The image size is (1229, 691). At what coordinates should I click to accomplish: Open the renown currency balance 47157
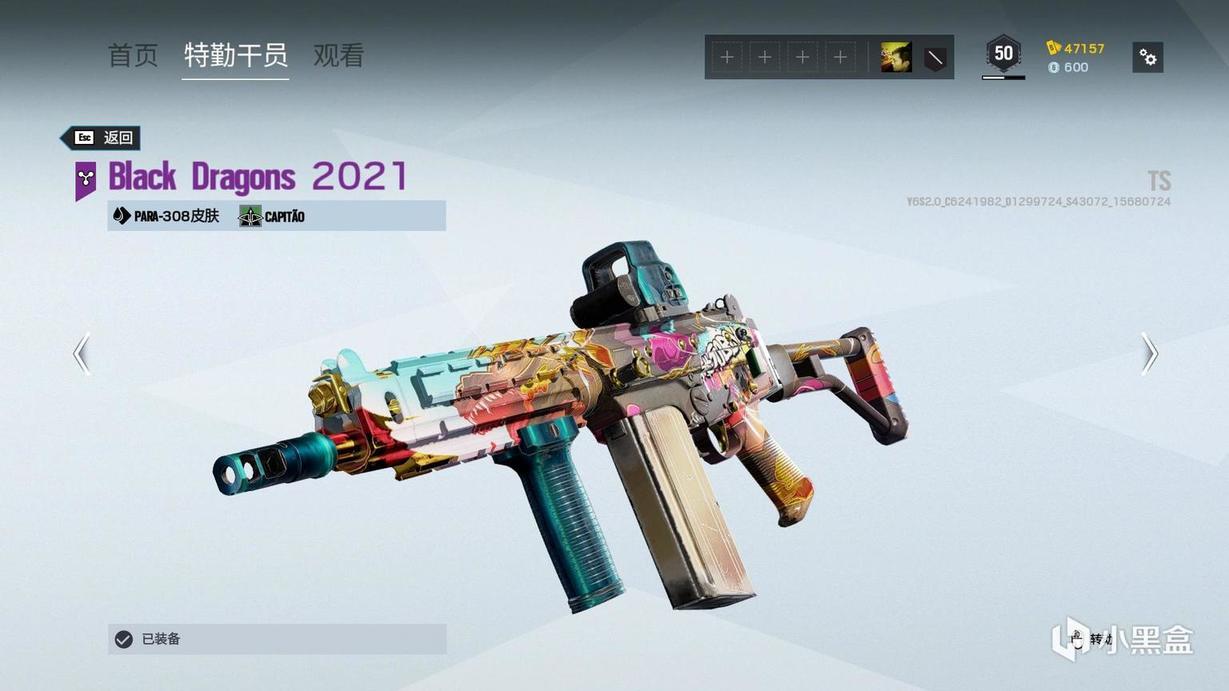(1076, 48)
